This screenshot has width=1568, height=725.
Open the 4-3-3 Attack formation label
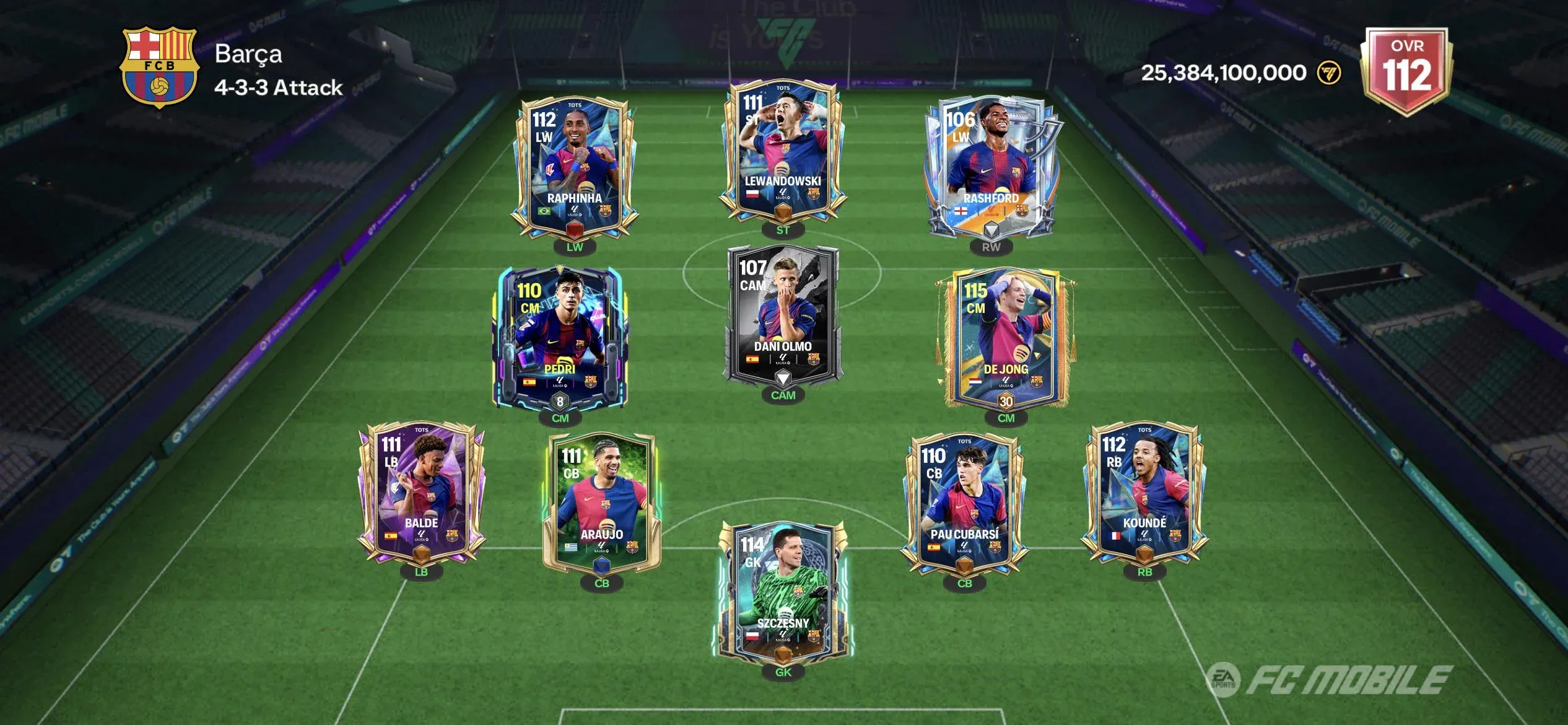tap(278, 88)
